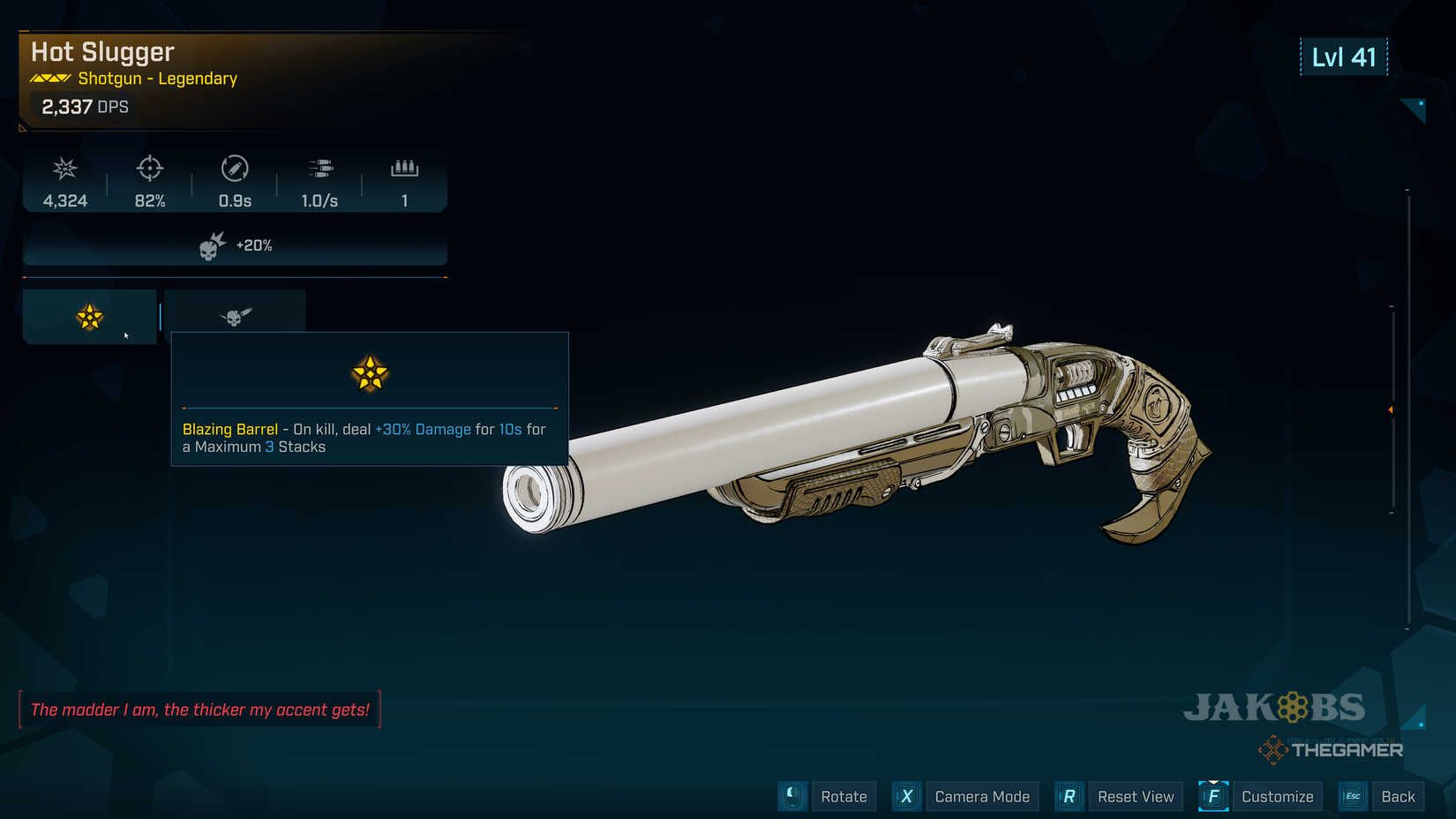
Task: Click the F key icon beside Customize
Action: tap(1212, 796)
